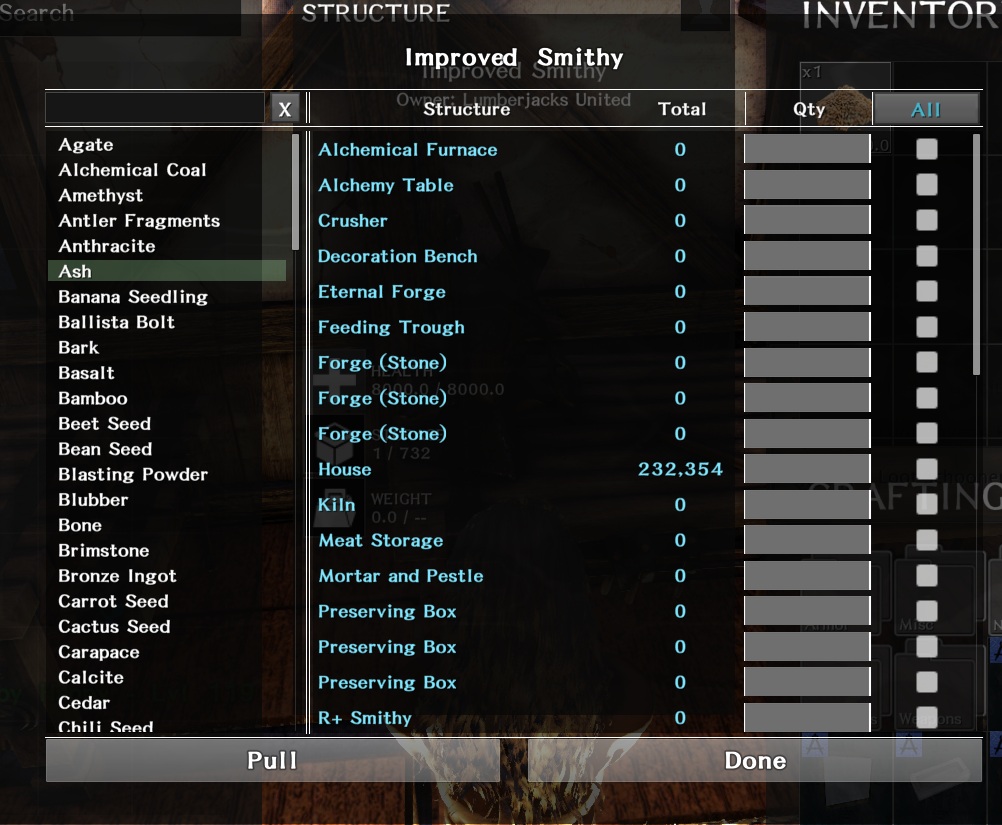Click the Pull button

[272, 761]
